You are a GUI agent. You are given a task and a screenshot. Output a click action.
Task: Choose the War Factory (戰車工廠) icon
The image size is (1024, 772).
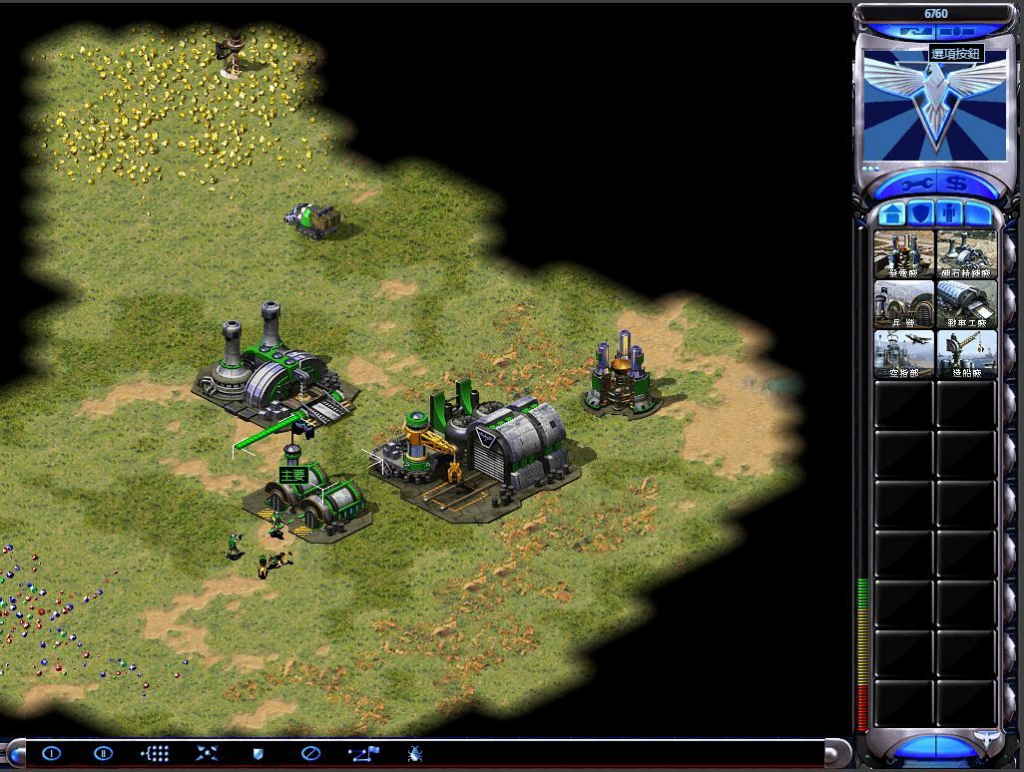pyautogui.click(x=966, y=303)
